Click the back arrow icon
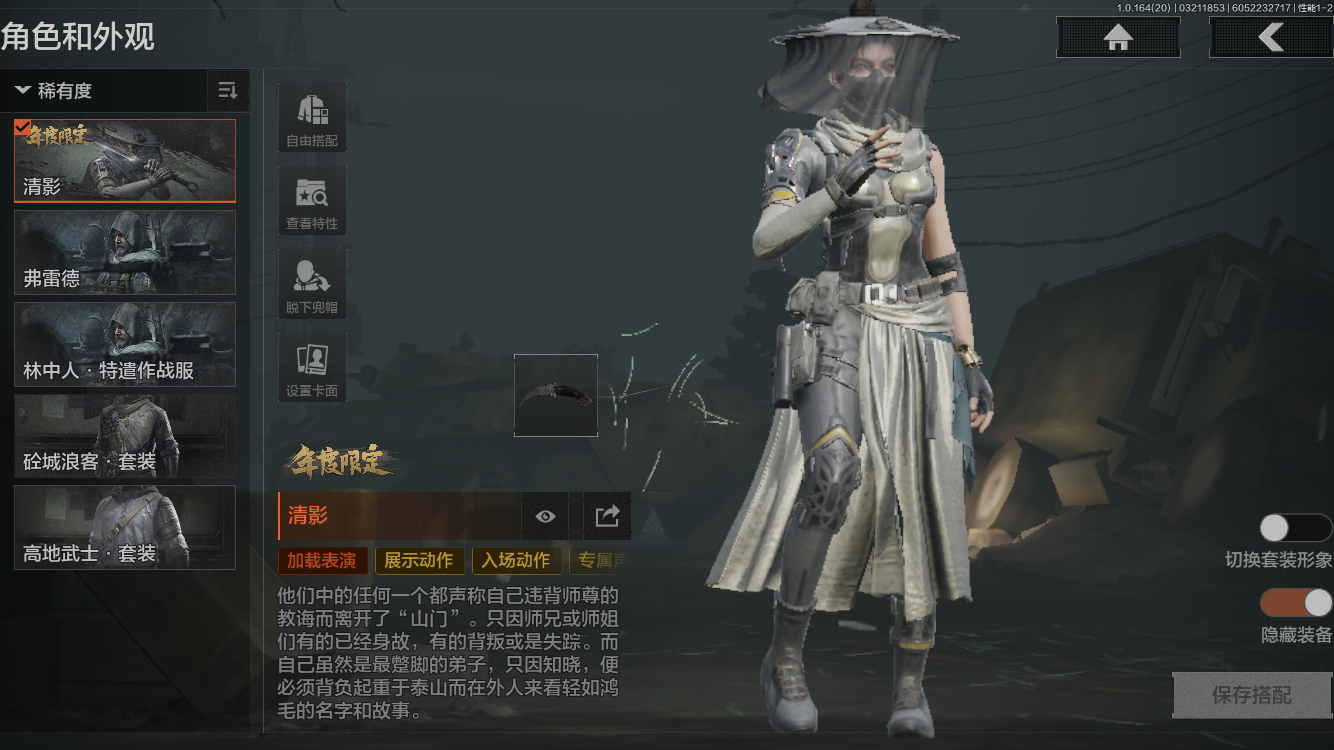The image size is (1334, 750). click(x=1270, y=37)
